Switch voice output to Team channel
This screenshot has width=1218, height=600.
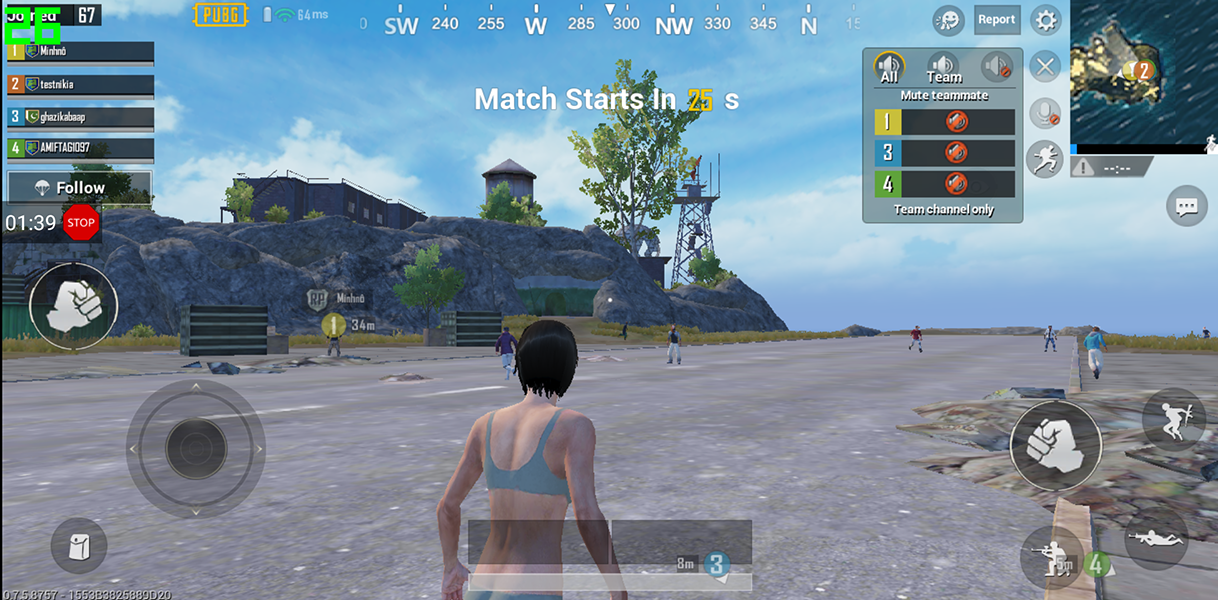943,68
